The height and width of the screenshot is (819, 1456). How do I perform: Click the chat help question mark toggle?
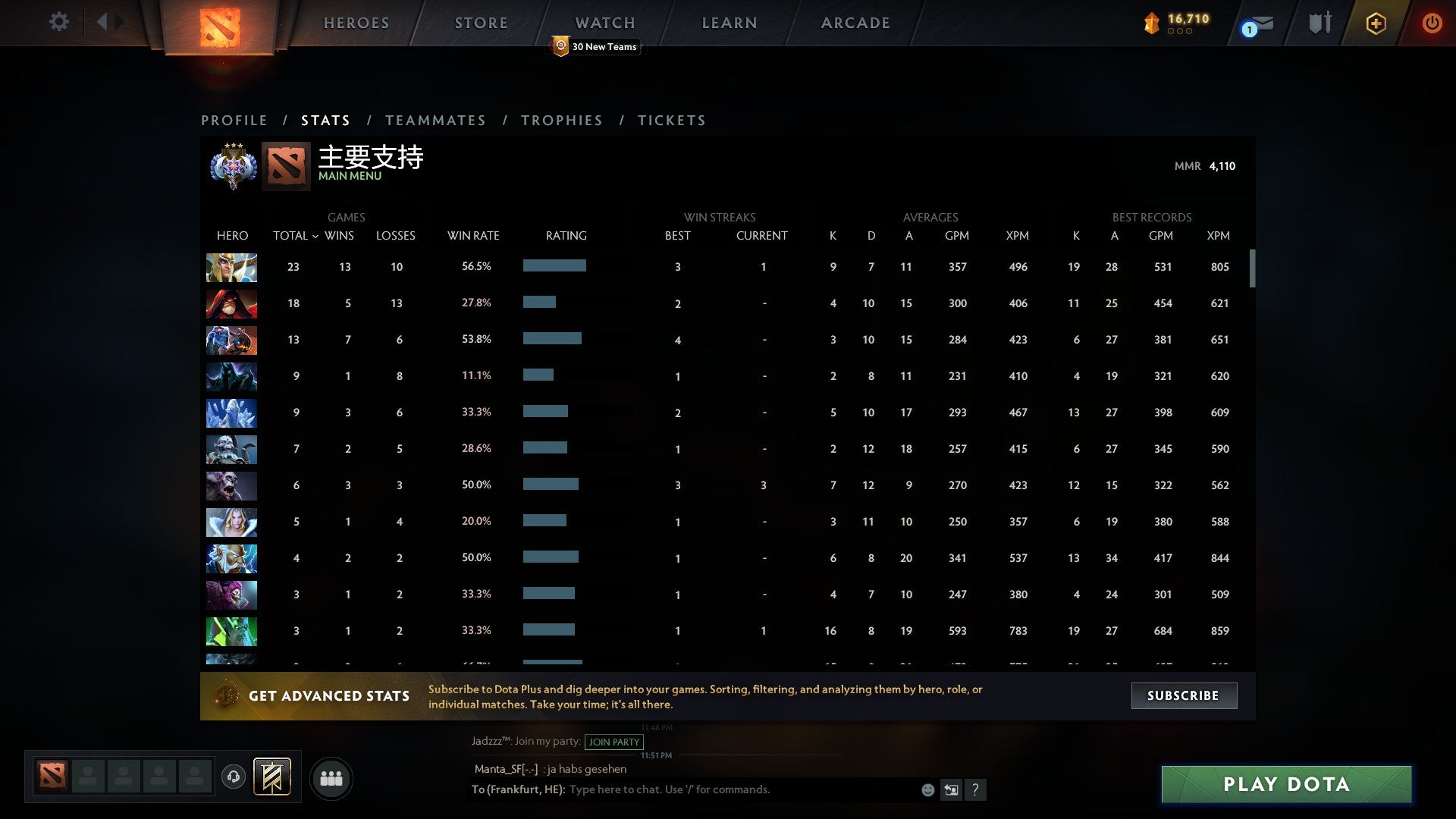point(977,789)
